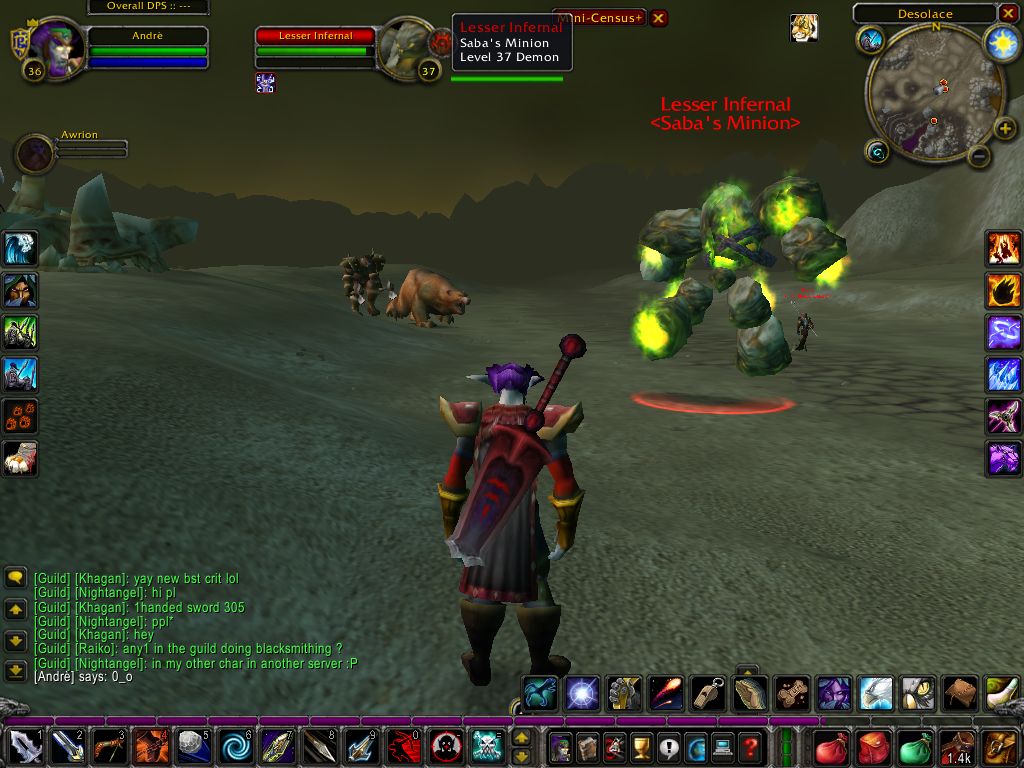
Task: Use the paw prints tracking ability
Action: tap(20, 415)
